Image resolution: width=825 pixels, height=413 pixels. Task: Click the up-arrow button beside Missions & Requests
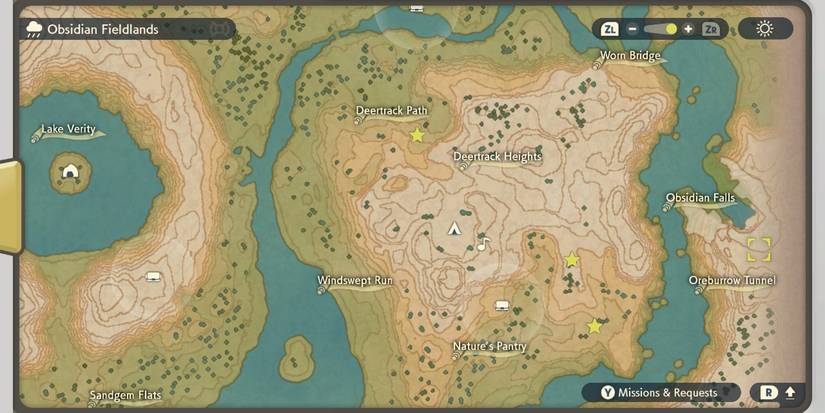[790, 393]
